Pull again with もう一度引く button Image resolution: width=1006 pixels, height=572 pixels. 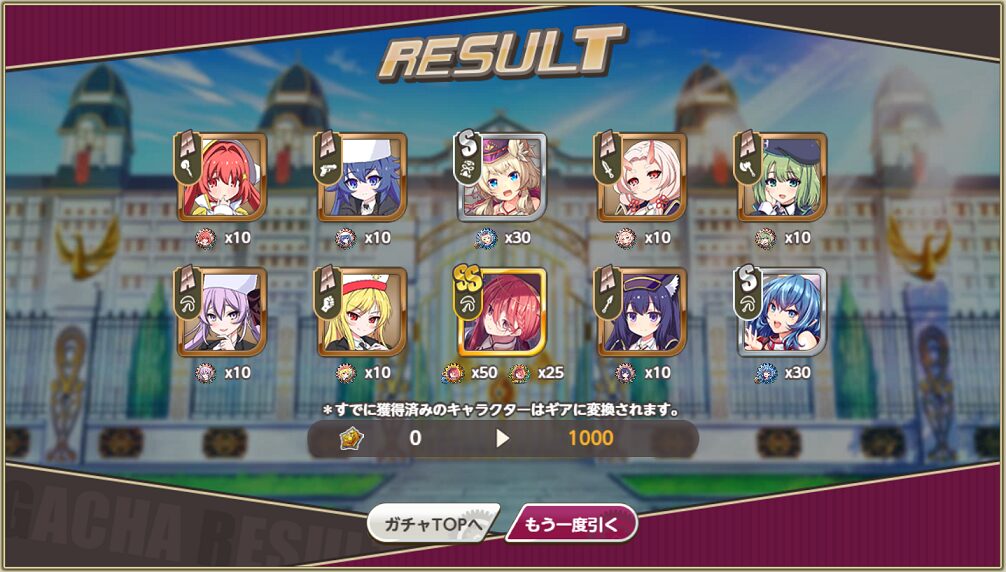point(571,524)
